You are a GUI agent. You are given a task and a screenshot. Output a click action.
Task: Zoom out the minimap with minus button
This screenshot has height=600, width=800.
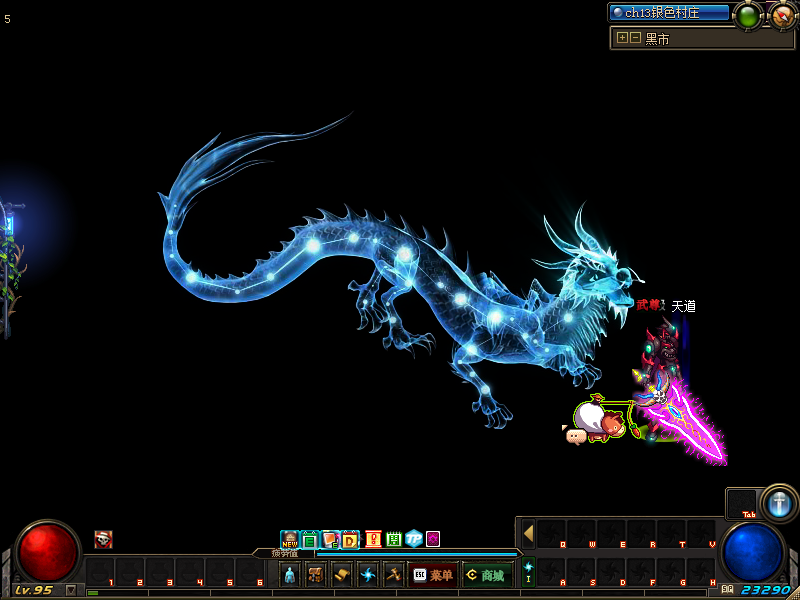tap(635, 38)
